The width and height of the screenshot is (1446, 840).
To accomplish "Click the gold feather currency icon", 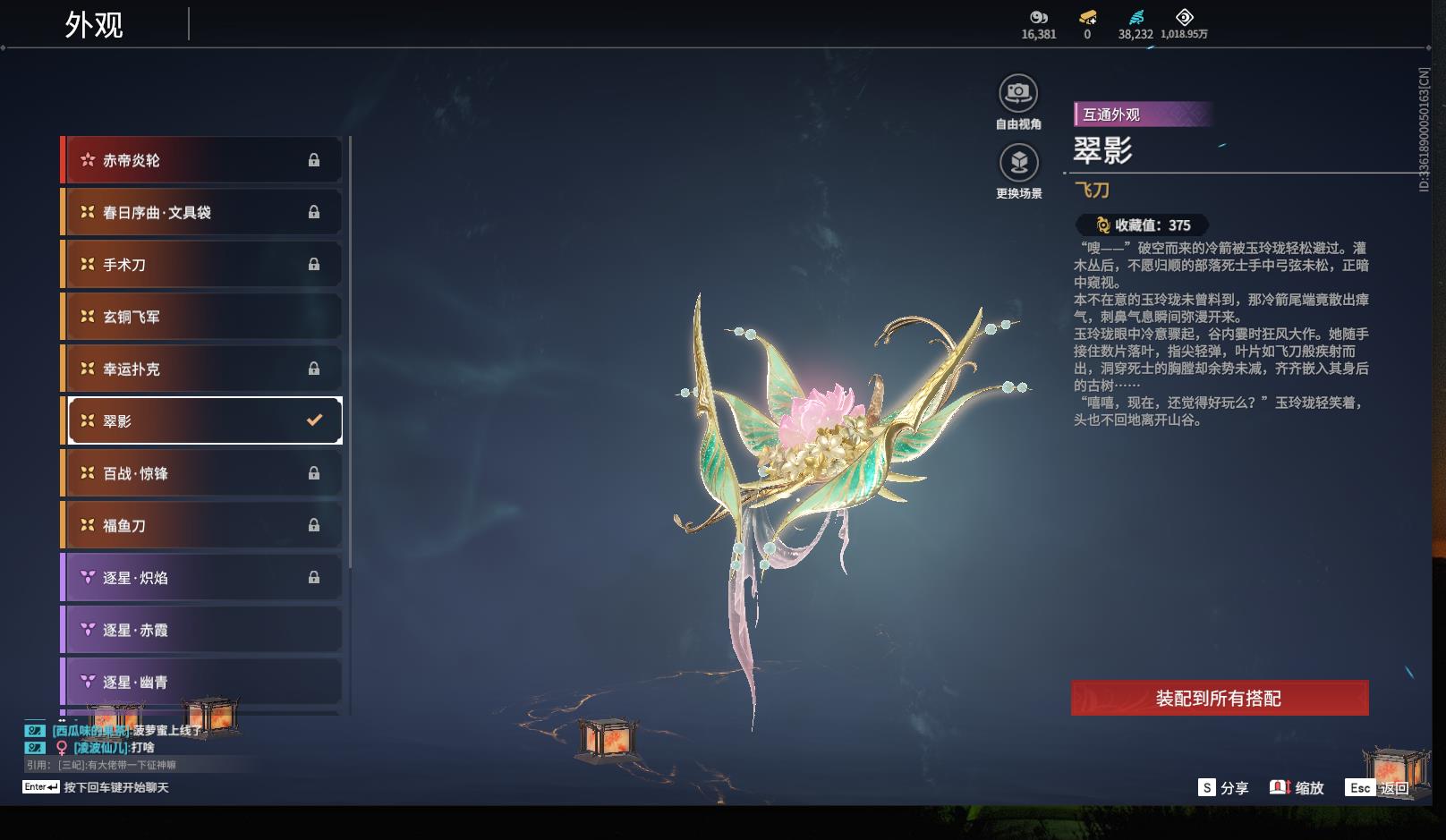I will pos(1087,18).
